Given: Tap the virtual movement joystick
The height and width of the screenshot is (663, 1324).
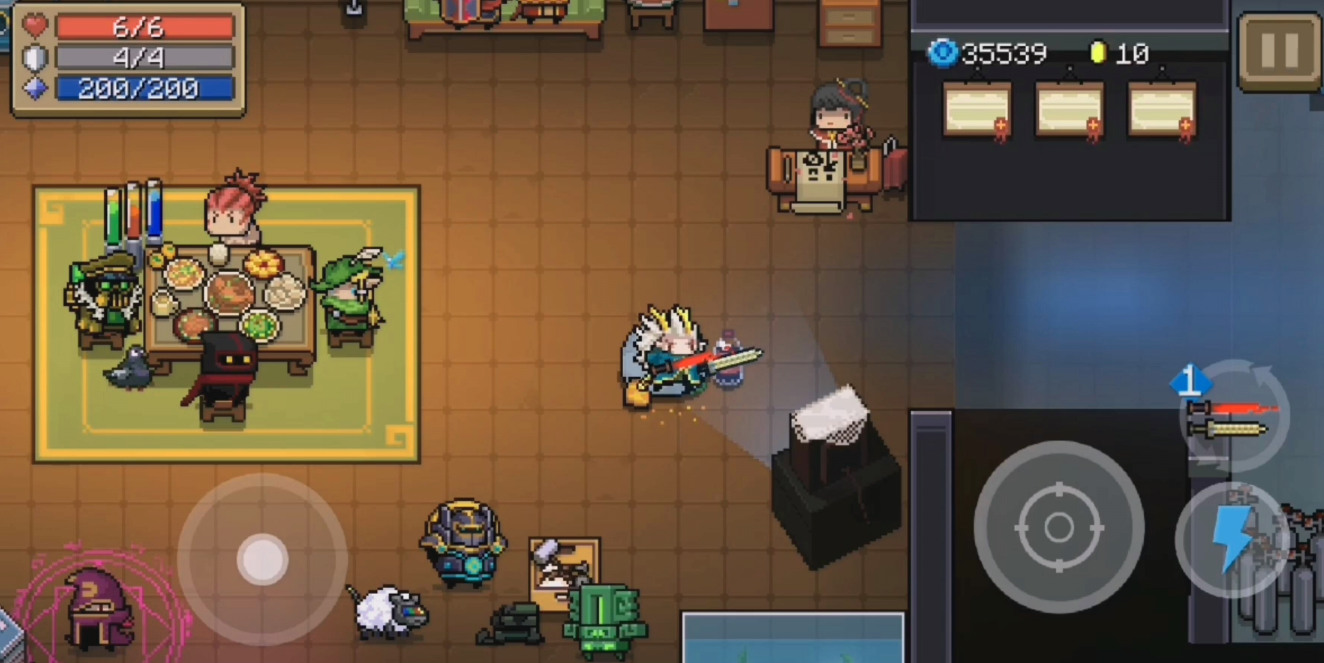Looking at the screenshot, I should coord(262,559).
